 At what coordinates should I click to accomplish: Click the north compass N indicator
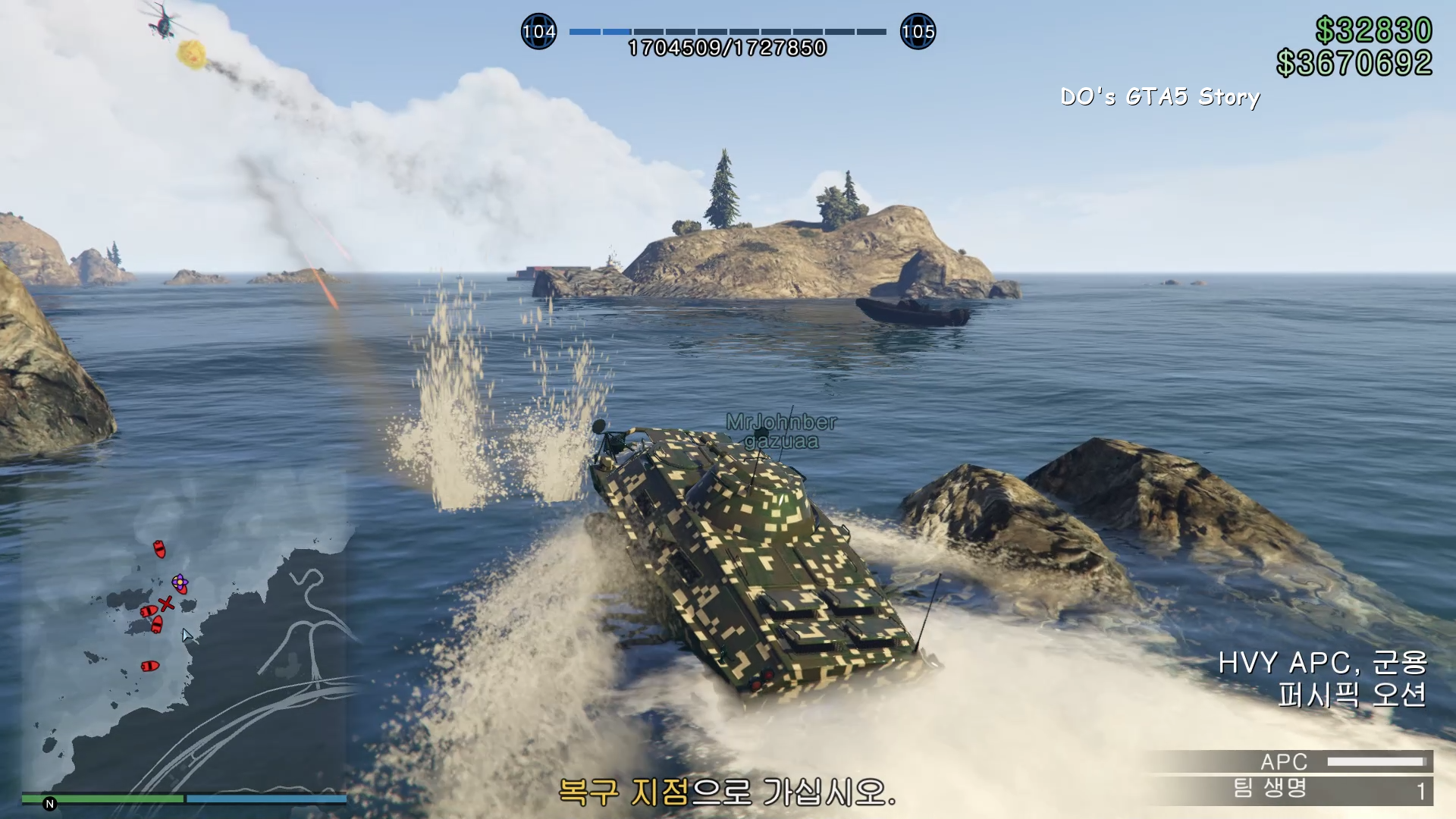(x=50, y=804)
